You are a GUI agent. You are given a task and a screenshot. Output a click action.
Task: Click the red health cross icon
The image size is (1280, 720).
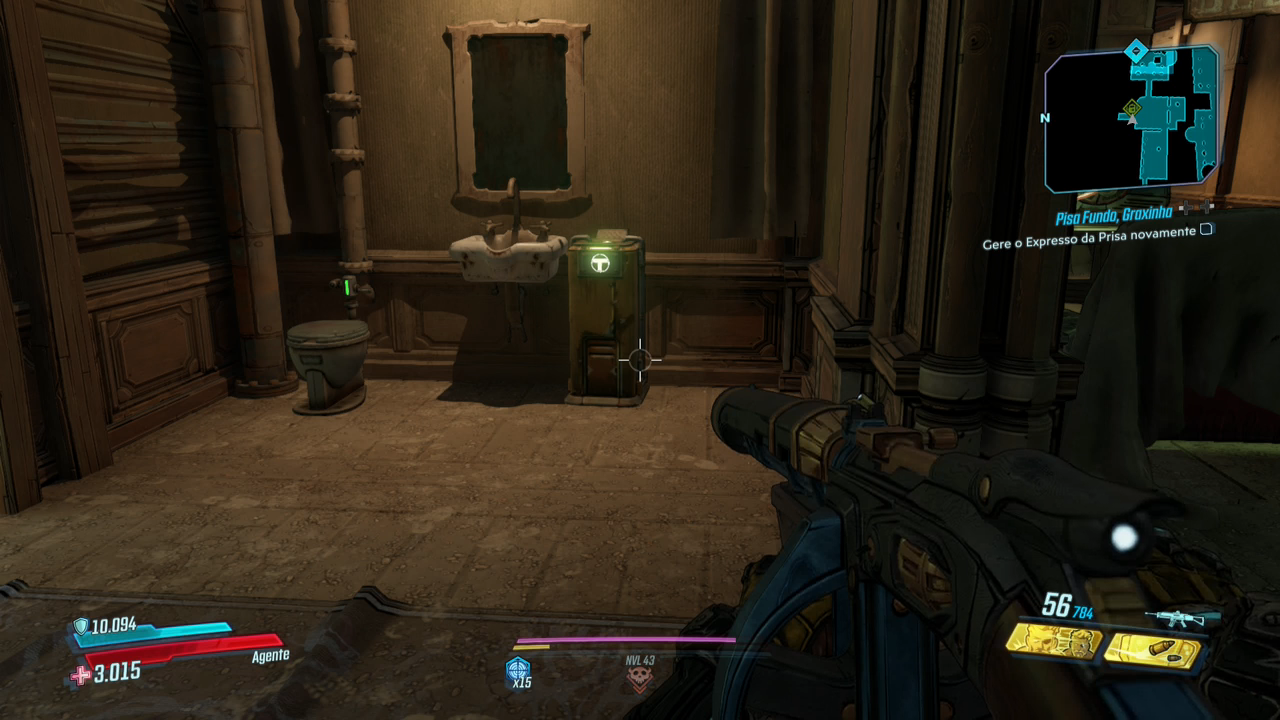pyautogui.click(x=79, y=675)
